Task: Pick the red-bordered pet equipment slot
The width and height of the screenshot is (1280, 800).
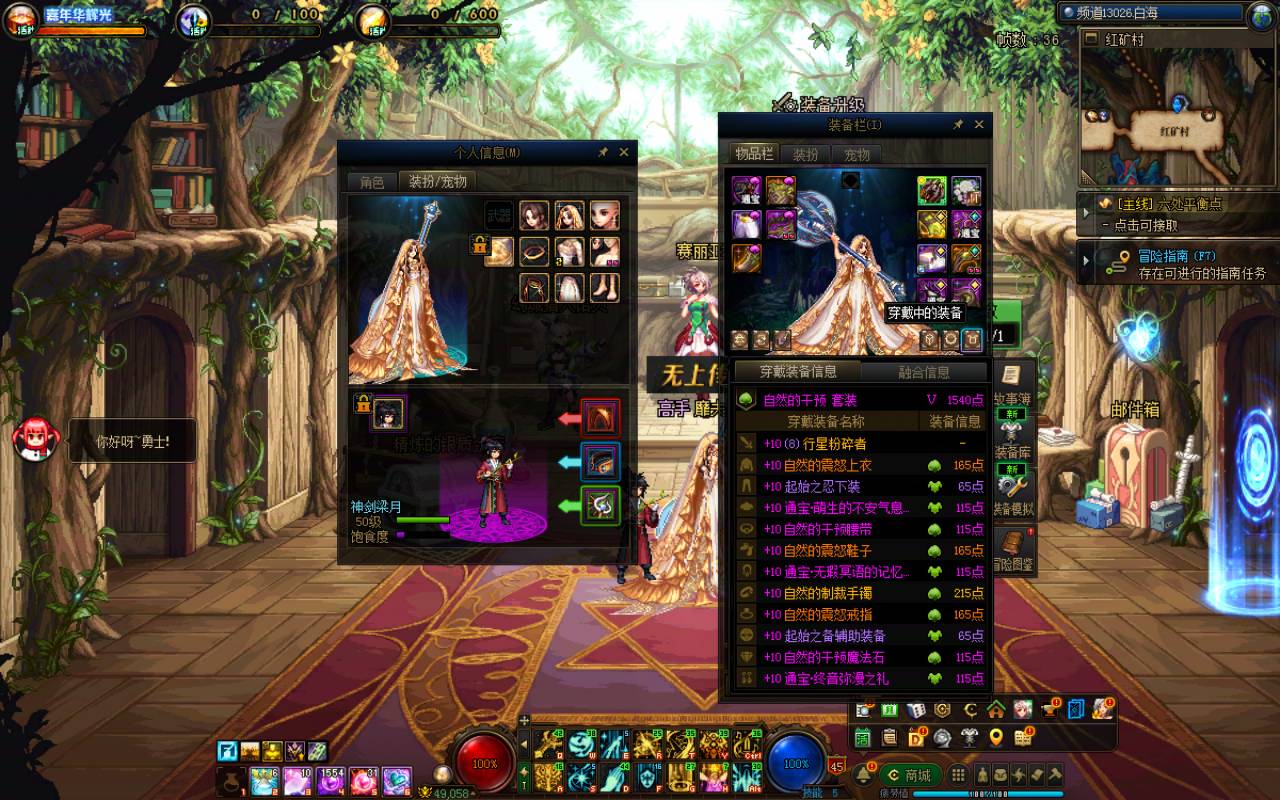Action: [x=600, y=417]
